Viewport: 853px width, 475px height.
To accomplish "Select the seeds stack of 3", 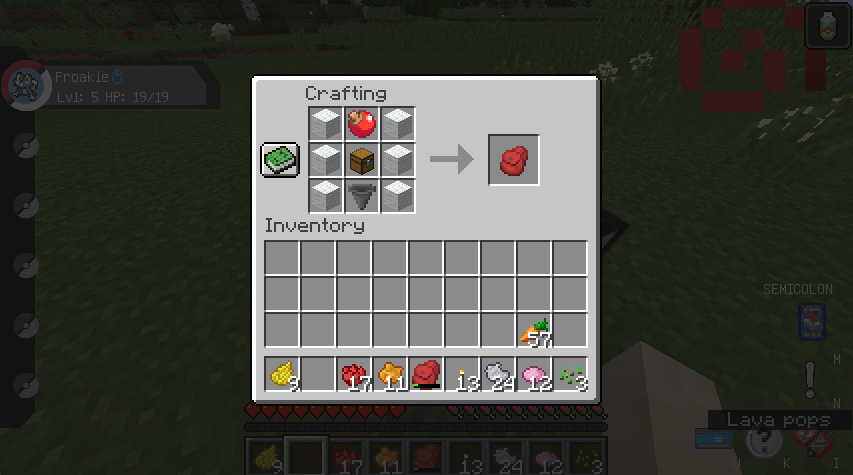I will pos(570,374).
